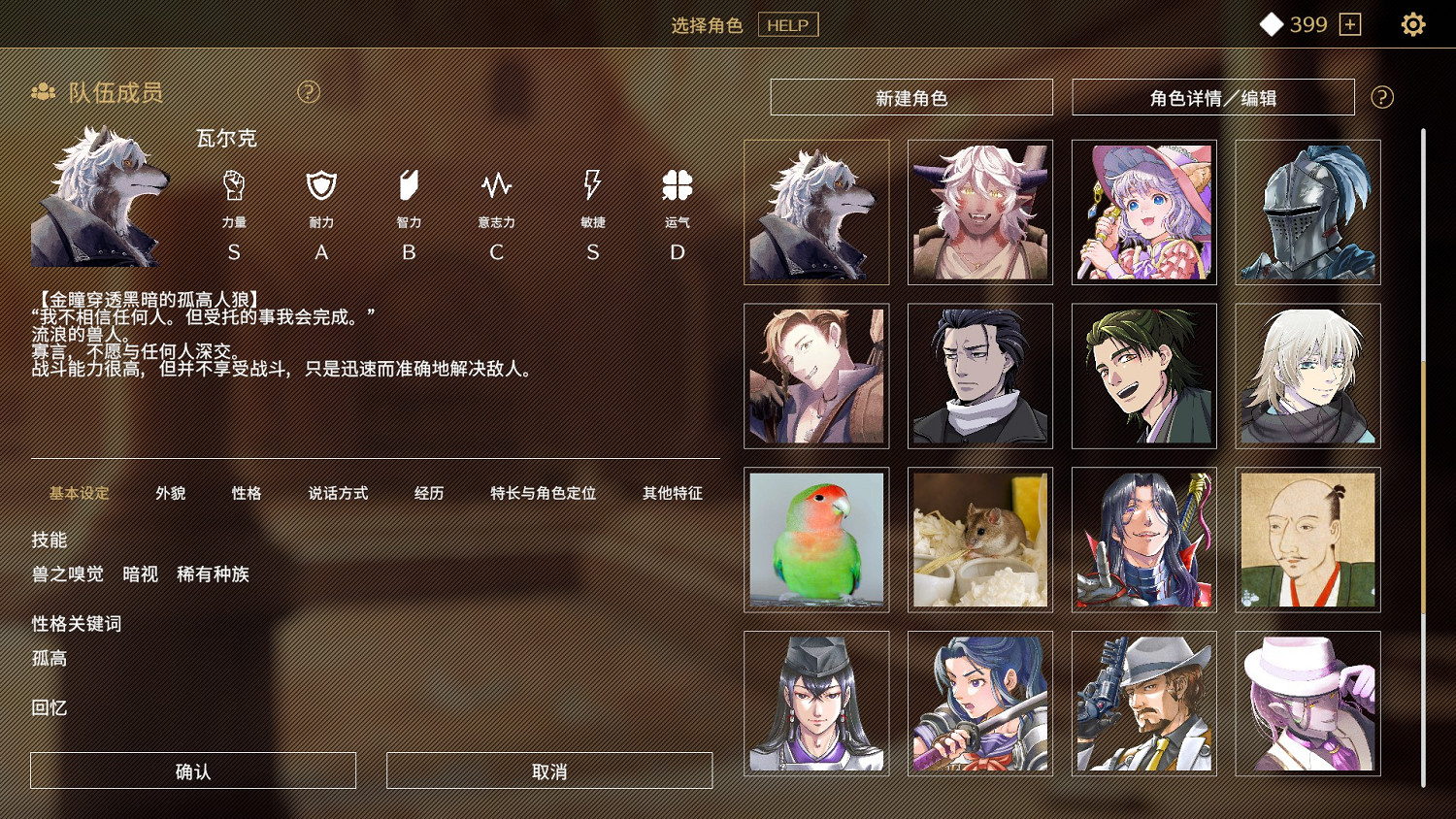Viewport: 1456px width, 819px height.
Task: Click the 耐力 shield stat icon
Action: (x=320, y=186)
